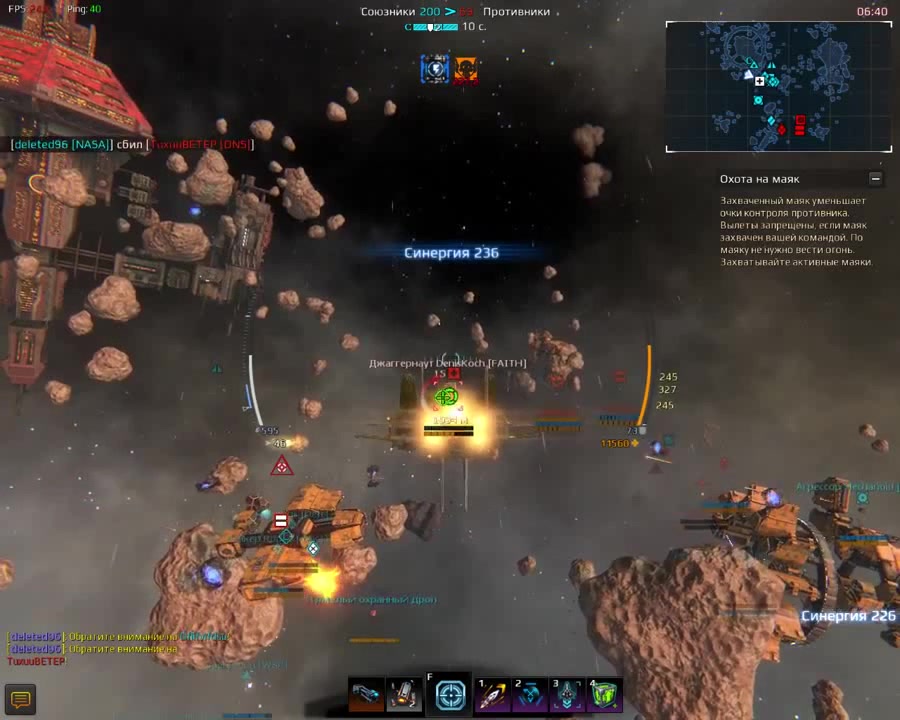Activate module 2 with blue shield icon
This screenshot has width=900, height=720.
tap(530, 695)
